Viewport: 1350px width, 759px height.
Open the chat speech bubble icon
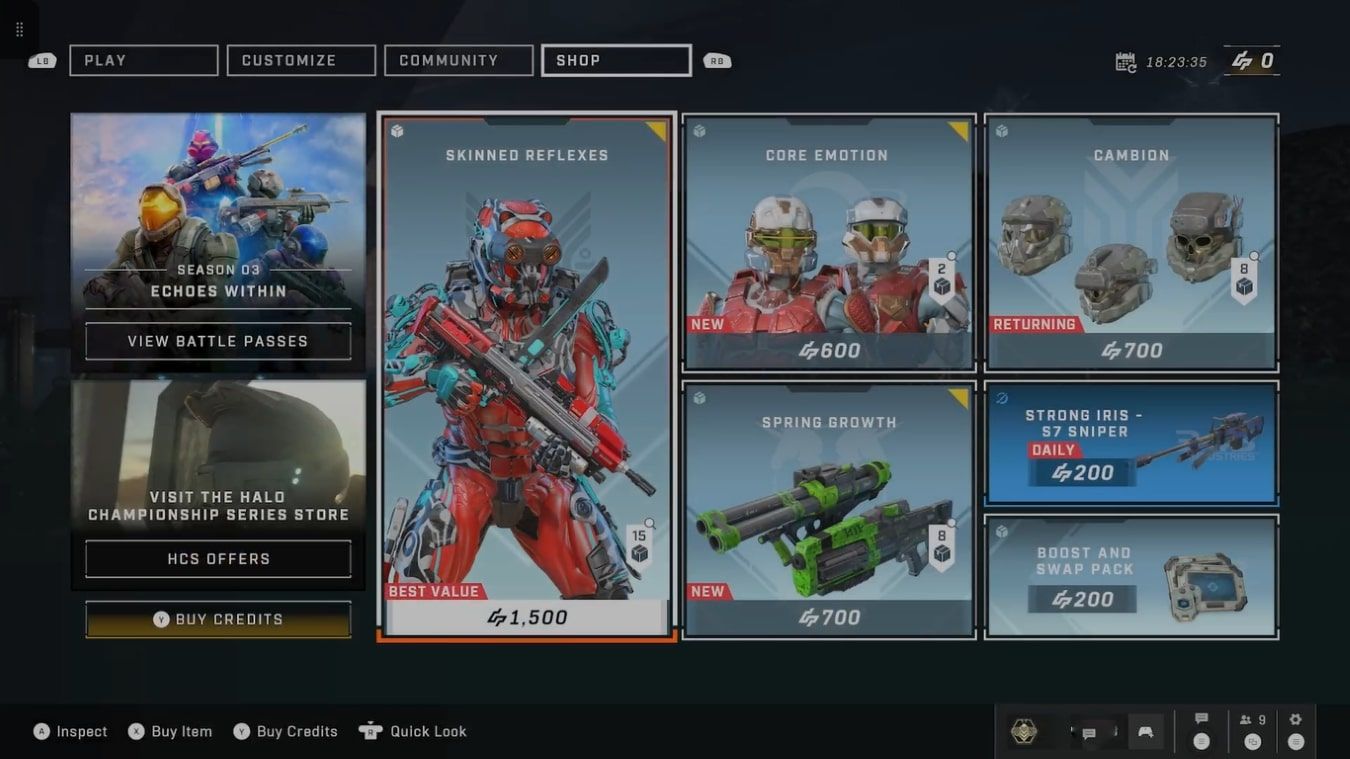[1202, 720]
